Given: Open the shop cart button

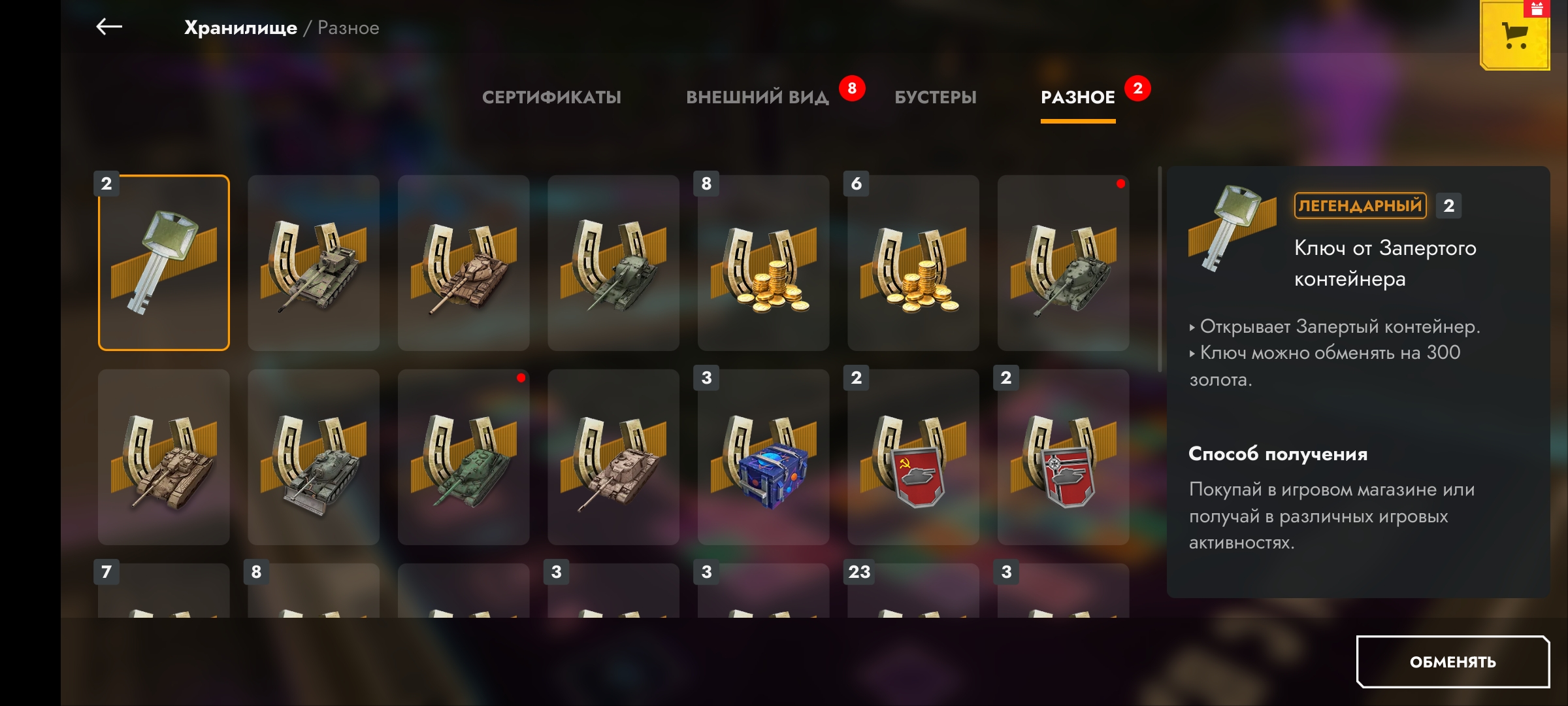Looking at the screenshot, I should point(1514,35).
